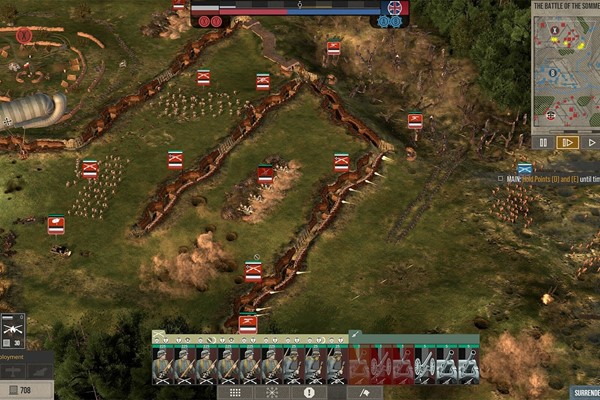
Task: Select the unit flag above the central trench
Action: (x=266, y=175)
